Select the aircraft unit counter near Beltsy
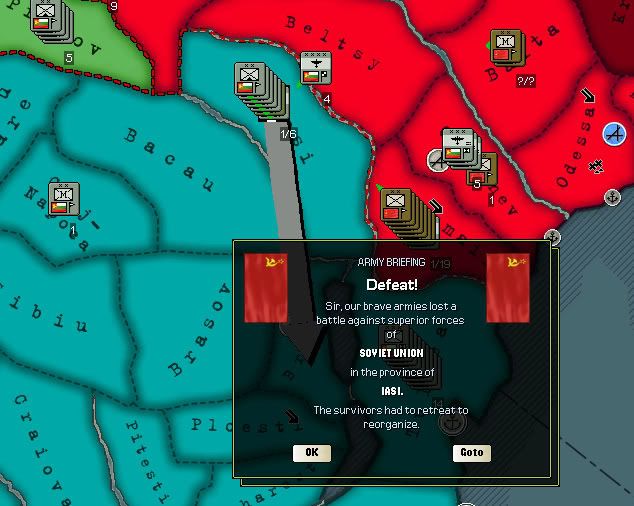The image size is (634, 506). tap(316, 69)
